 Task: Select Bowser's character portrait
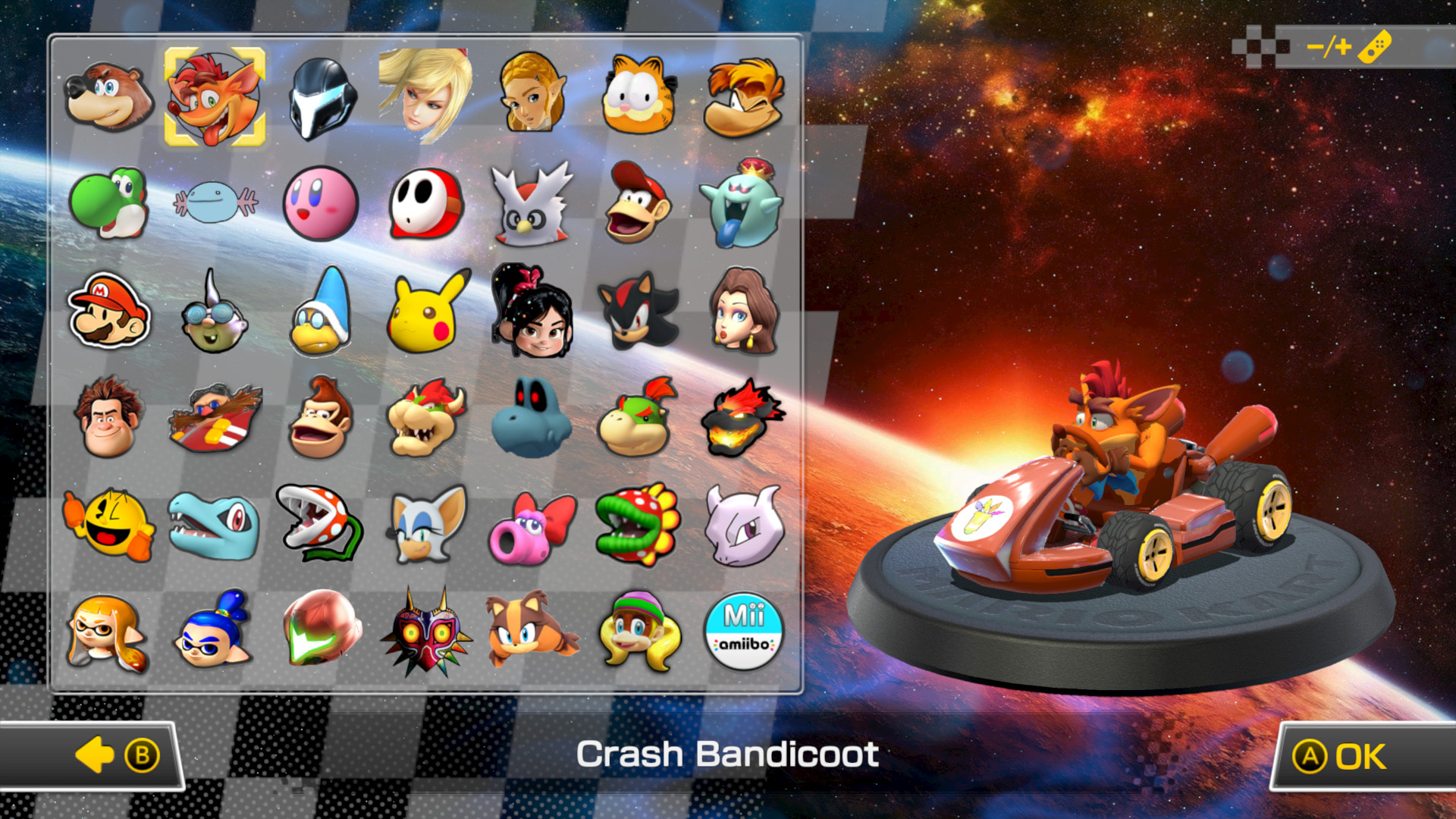pos(427,418)
